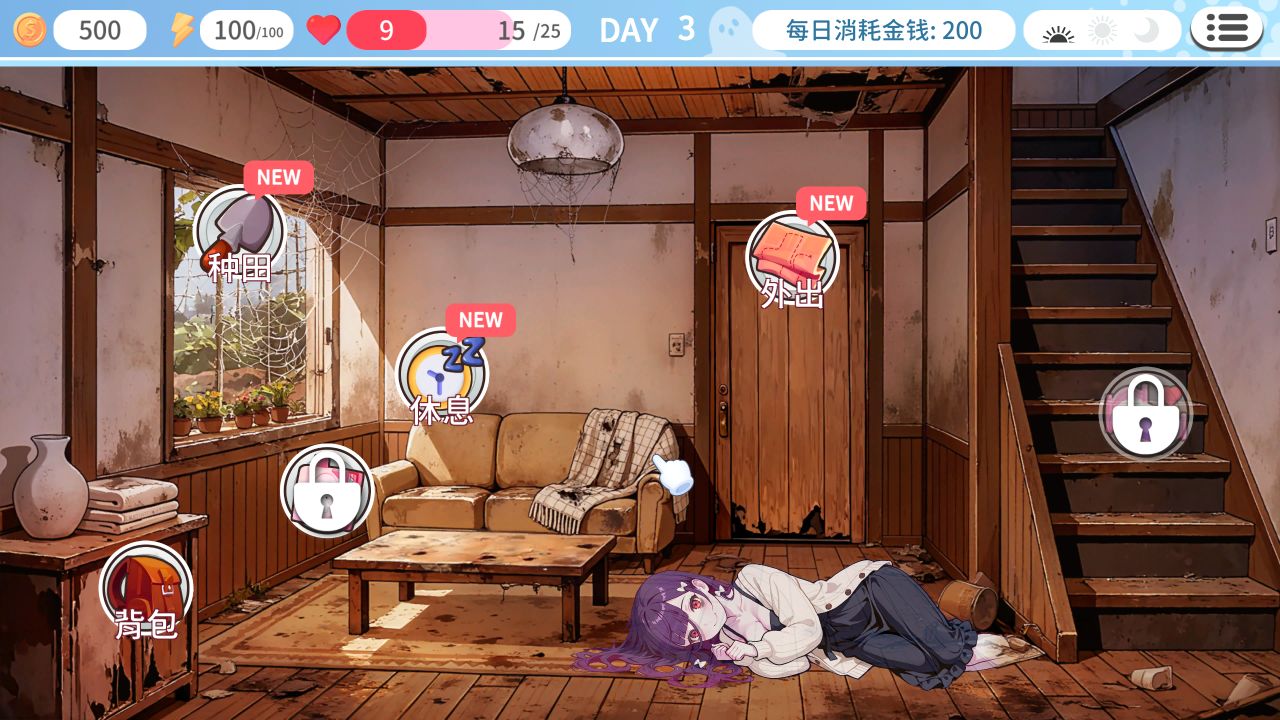
Task: Toggle the moon nighttime icon
Action: [x=1146, y=30]
